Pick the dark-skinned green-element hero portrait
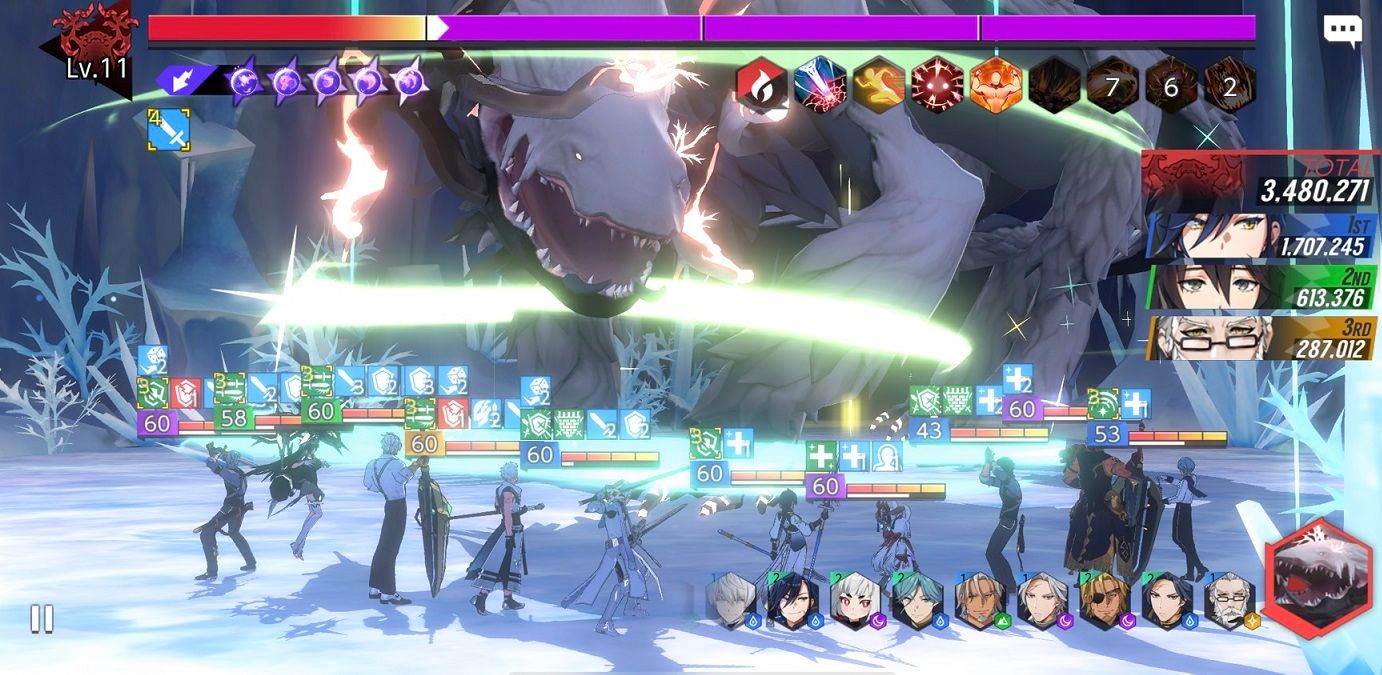This screenshot has height=675, width=1382. [x=979, y=600]
